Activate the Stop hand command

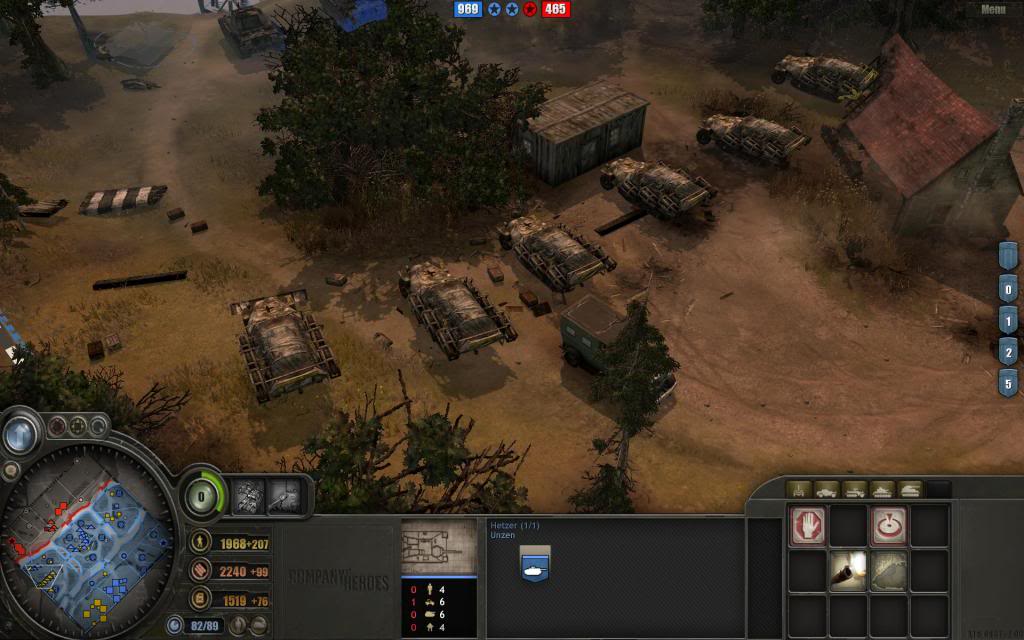pyautogui.click(x=808, y=527)
